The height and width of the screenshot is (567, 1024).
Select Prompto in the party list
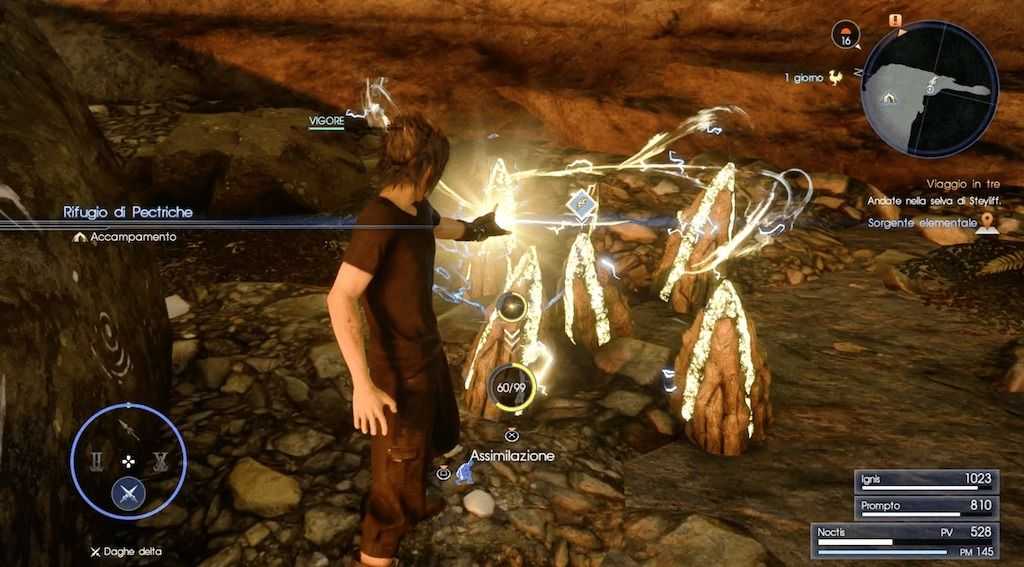926,507
